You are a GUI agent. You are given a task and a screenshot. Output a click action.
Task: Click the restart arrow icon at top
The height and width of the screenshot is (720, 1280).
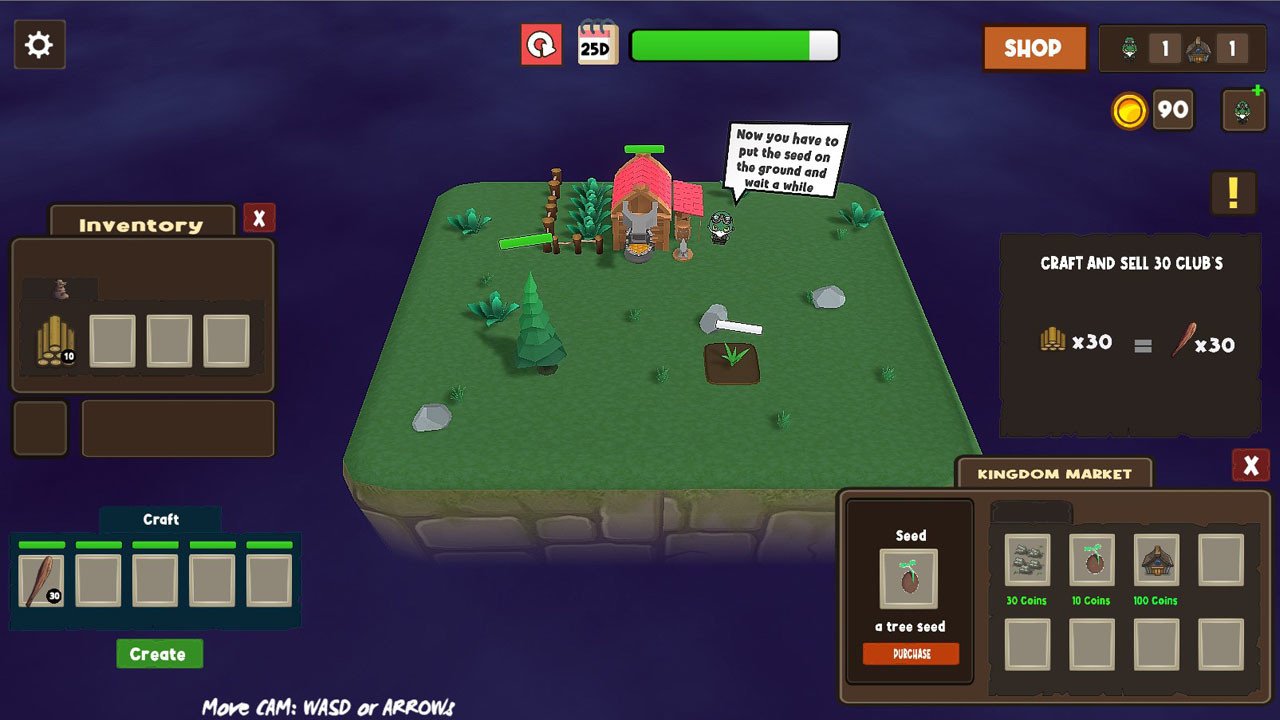(540, 45)
